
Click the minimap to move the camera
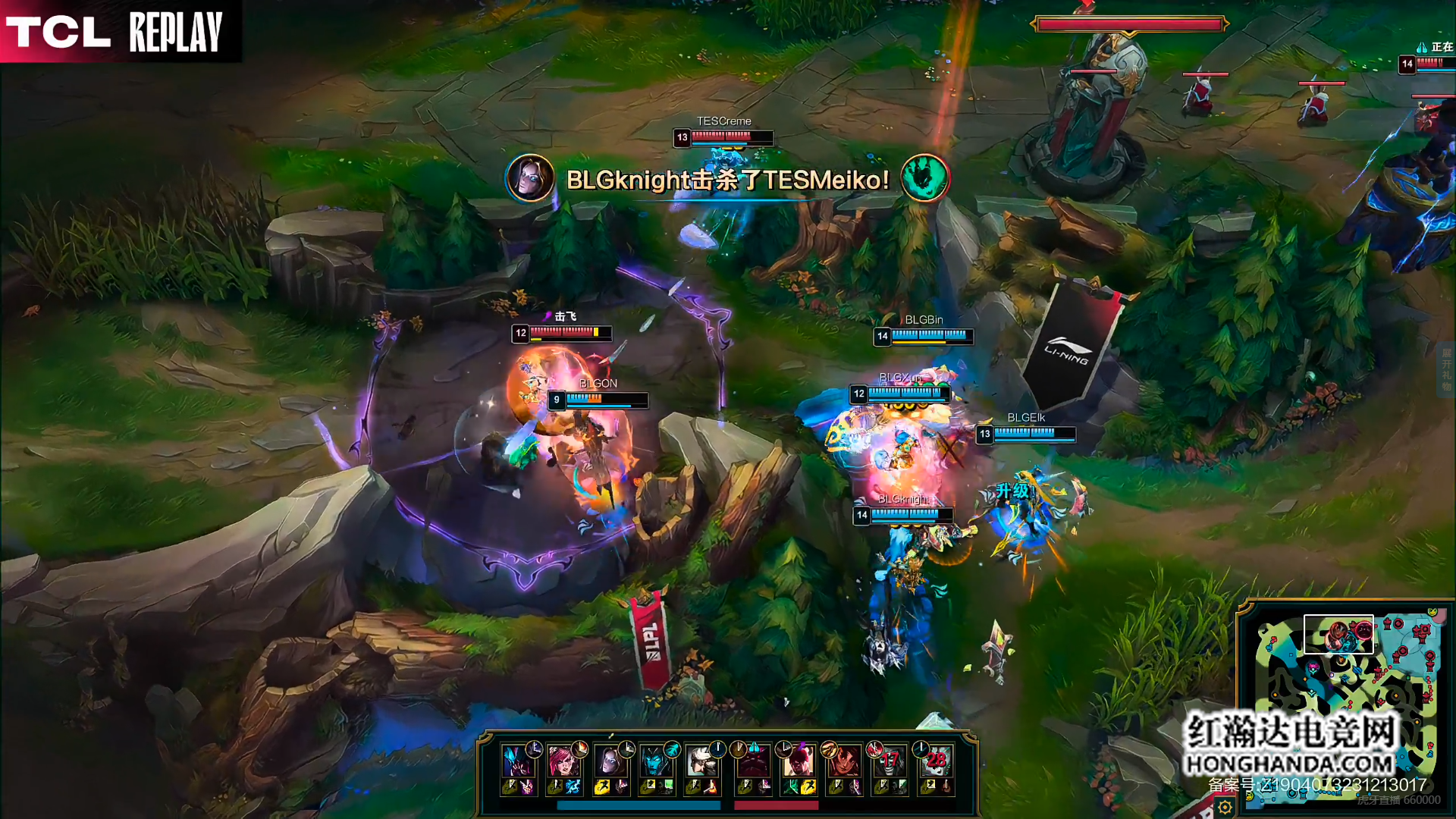click(x=1342, y=682)
